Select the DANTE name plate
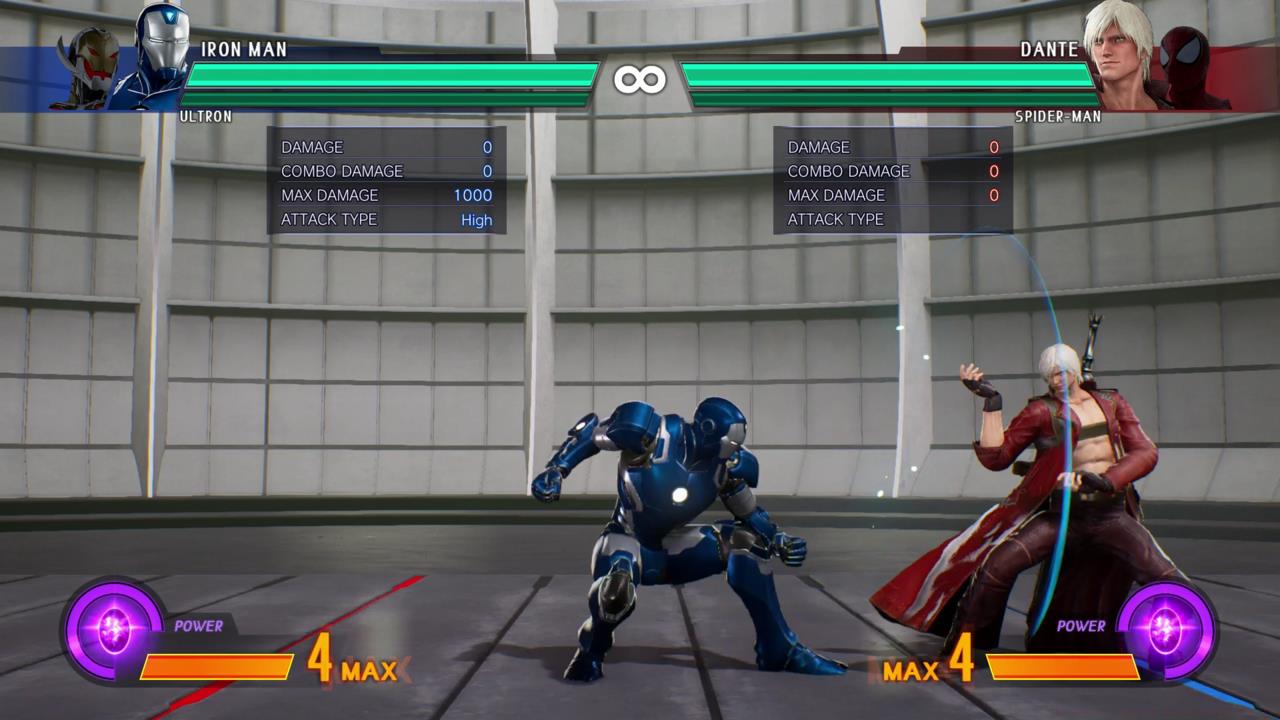This screenshot has height=720, width=1280. 1050,48
